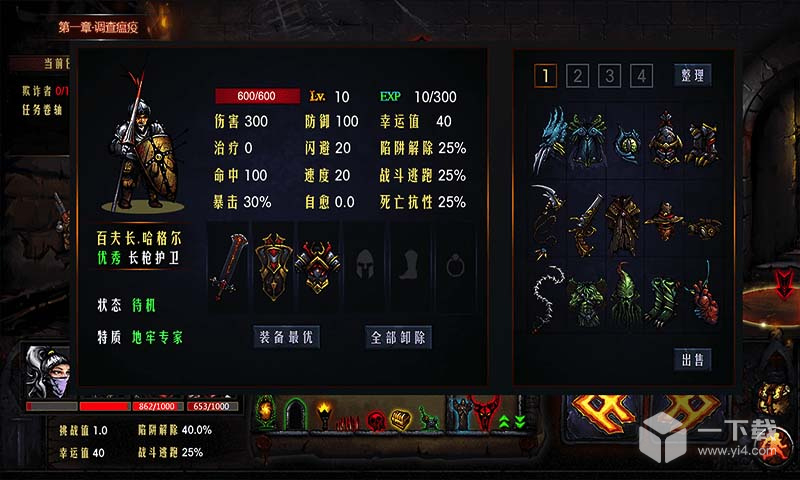Screen dimensions: 800x480
Task: Unequip everything with 全部卸除
Action: 399,337
